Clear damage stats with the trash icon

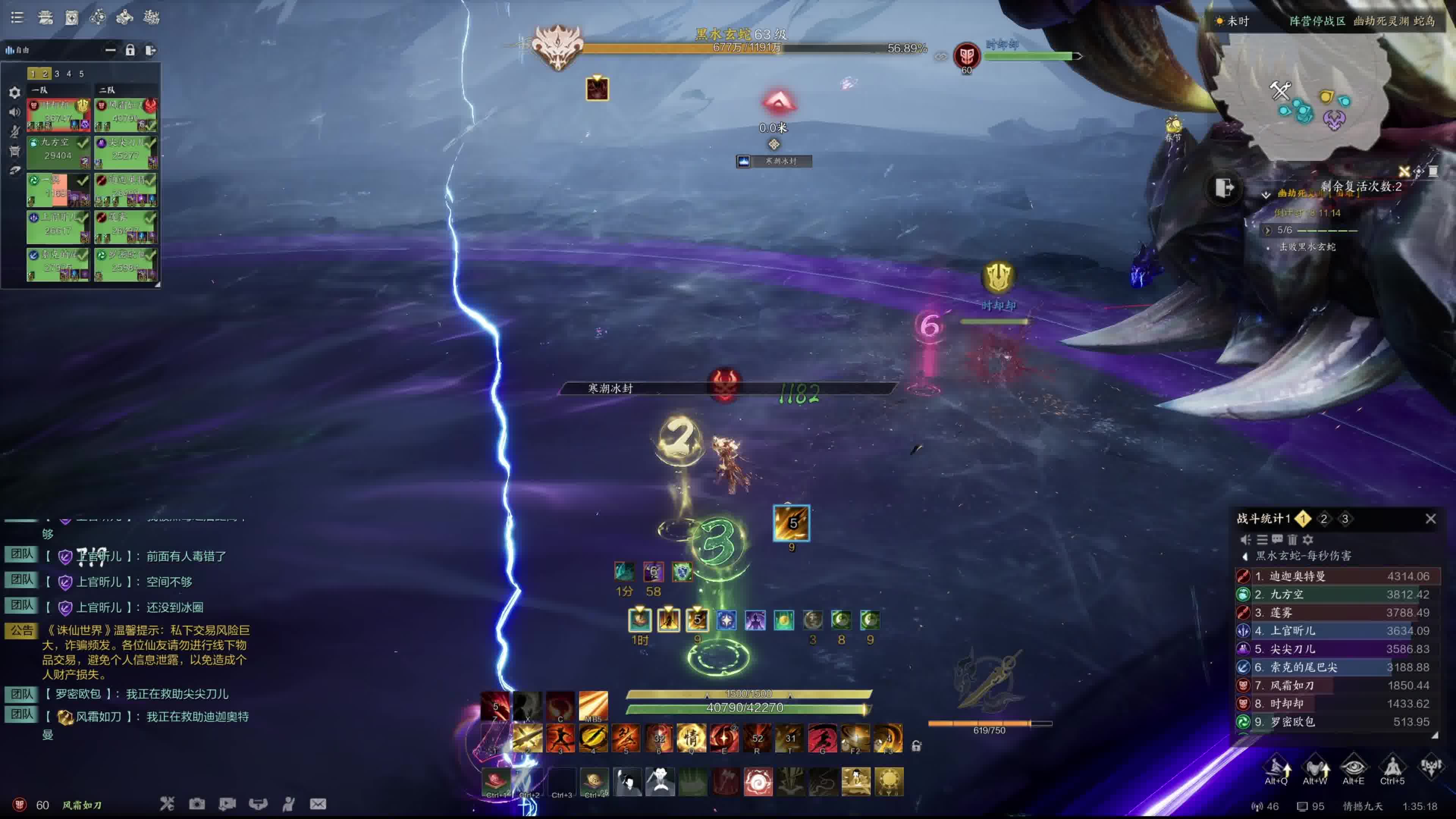pos(1292,540)
